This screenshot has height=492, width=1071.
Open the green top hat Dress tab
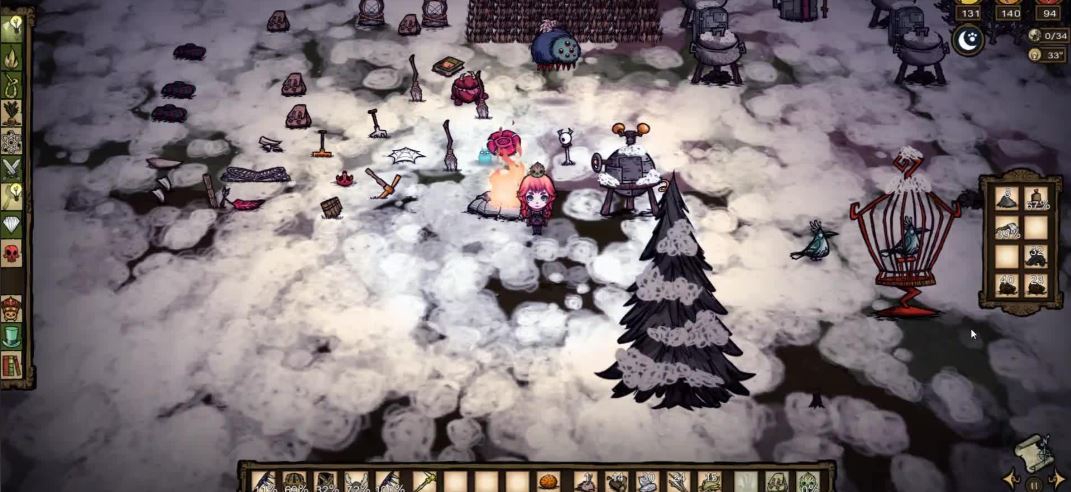point(13,337)
